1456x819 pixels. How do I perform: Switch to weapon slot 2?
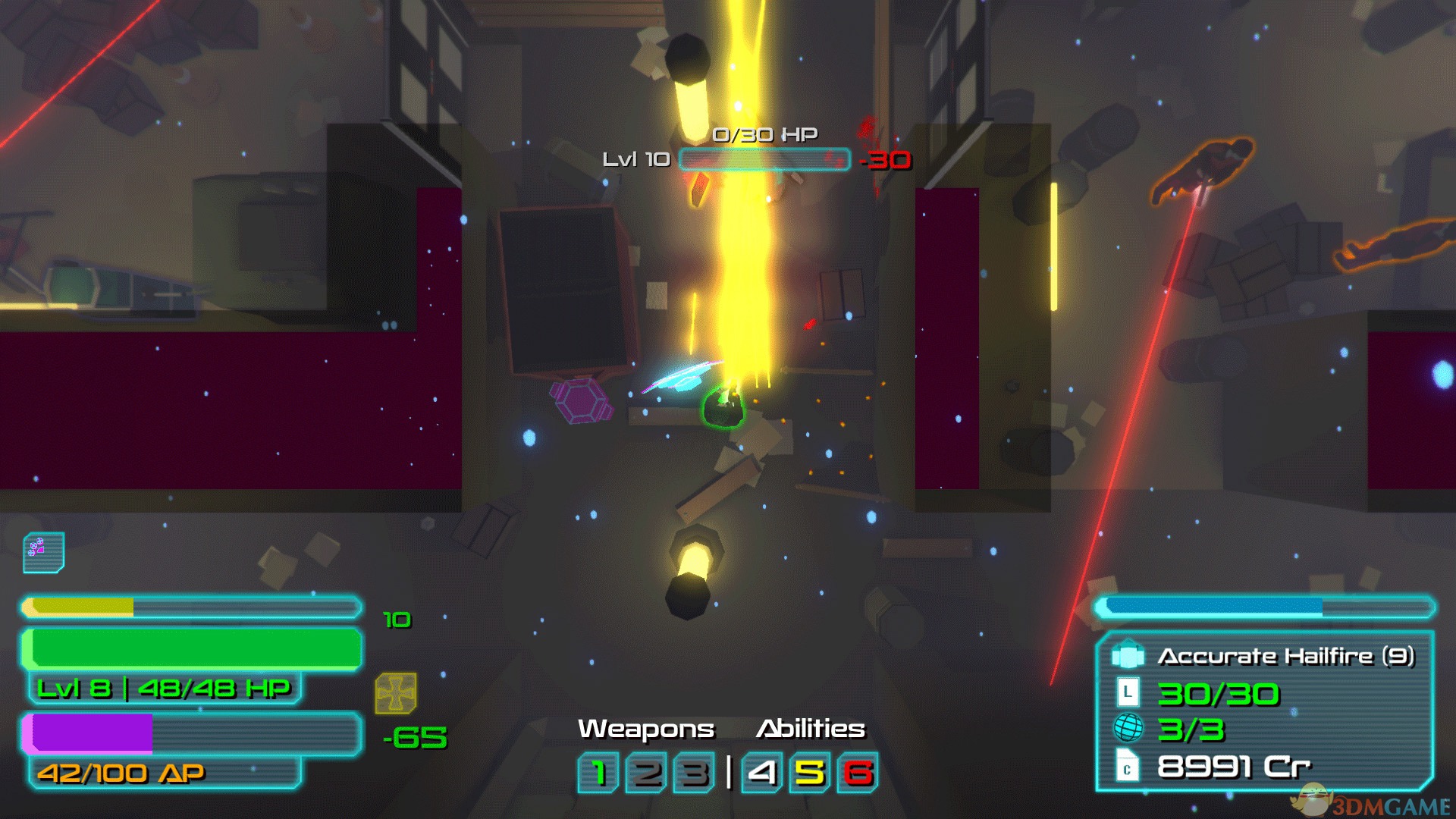pyautogui.click(x=646, y=773)
